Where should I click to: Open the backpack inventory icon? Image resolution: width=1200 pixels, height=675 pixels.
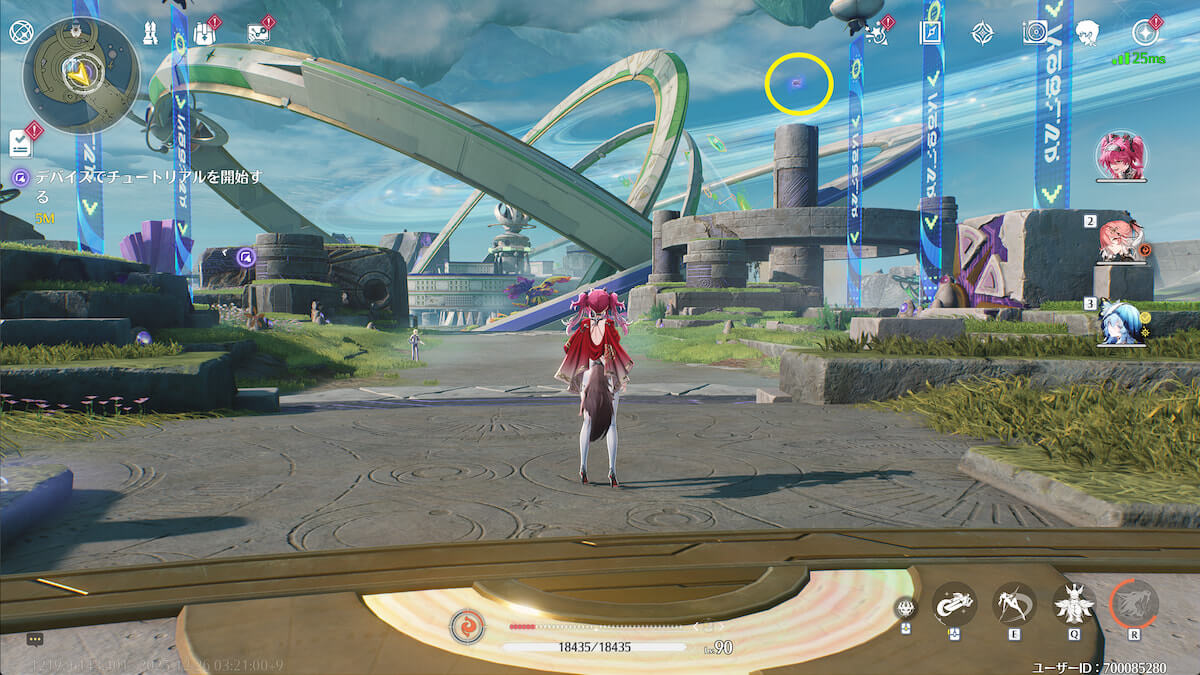(204, 33)
